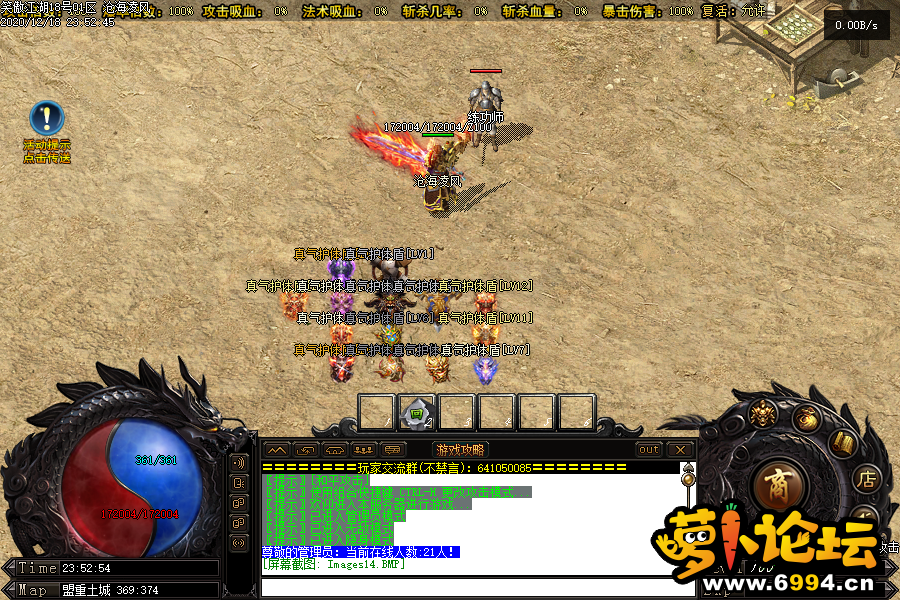The image size is (900, 600).
Task: Toggle the top sound-wave chat channel button
Action: [239, 463]
